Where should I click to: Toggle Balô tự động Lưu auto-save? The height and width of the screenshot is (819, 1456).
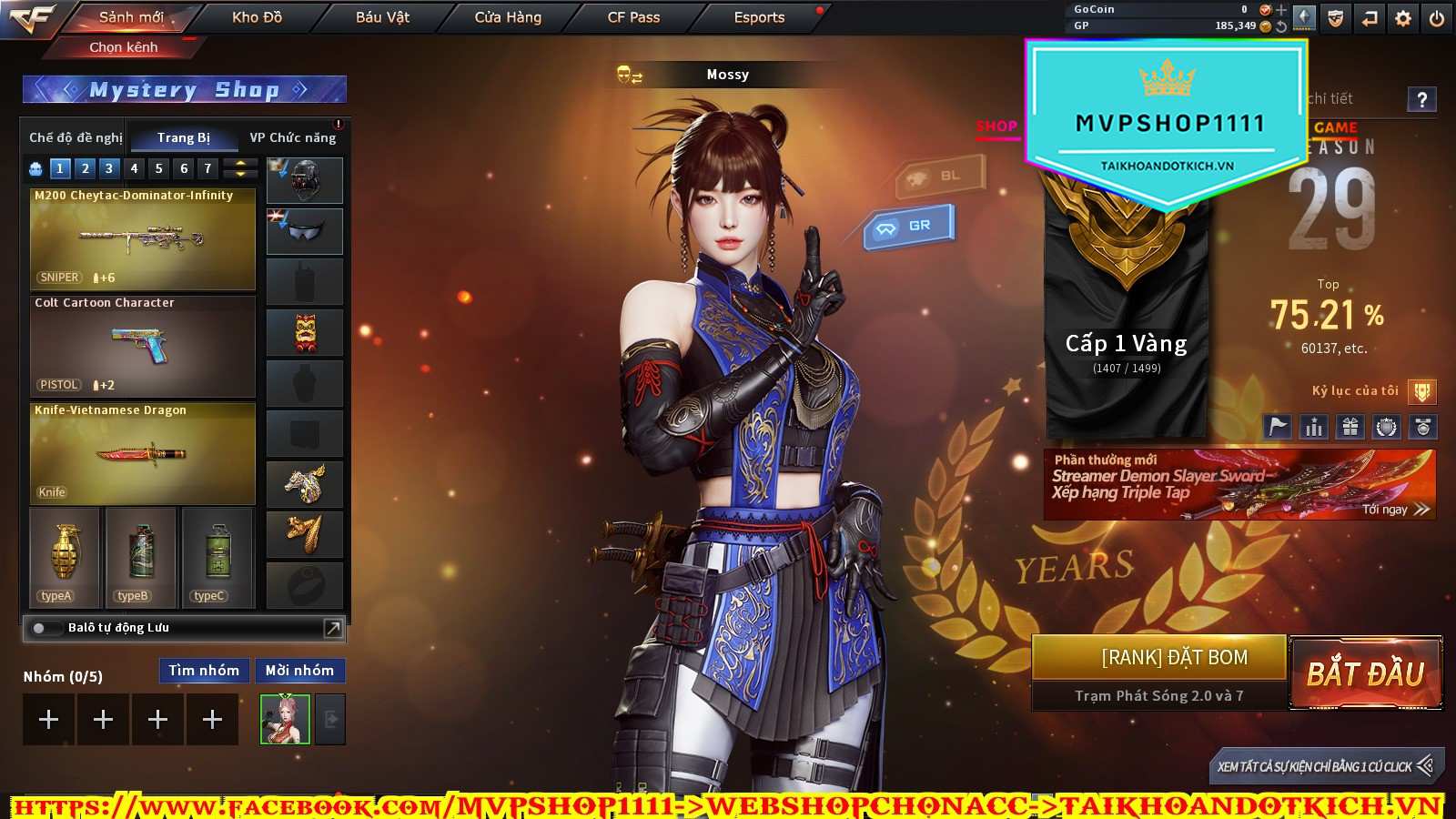point(40,628)
